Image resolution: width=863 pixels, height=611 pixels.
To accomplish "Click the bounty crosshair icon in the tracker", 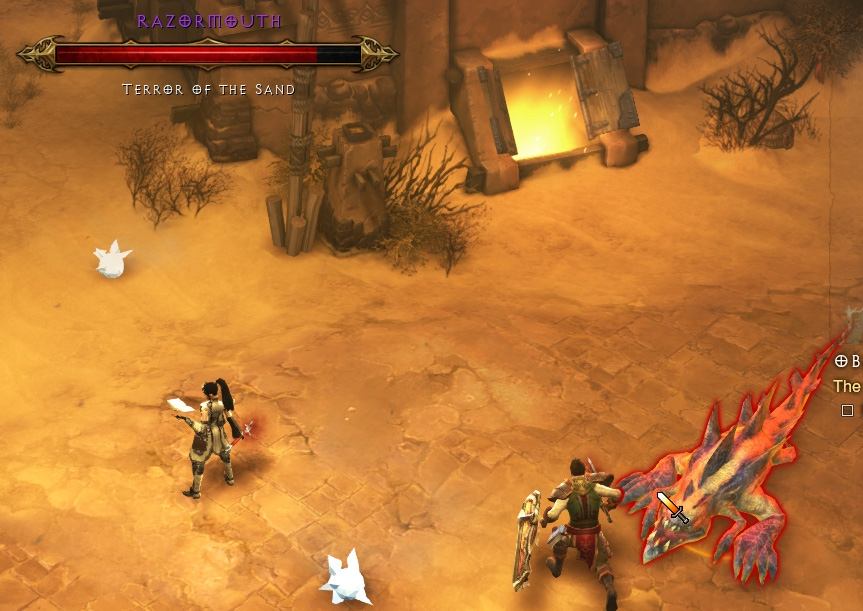I will (x=840, y=362).
